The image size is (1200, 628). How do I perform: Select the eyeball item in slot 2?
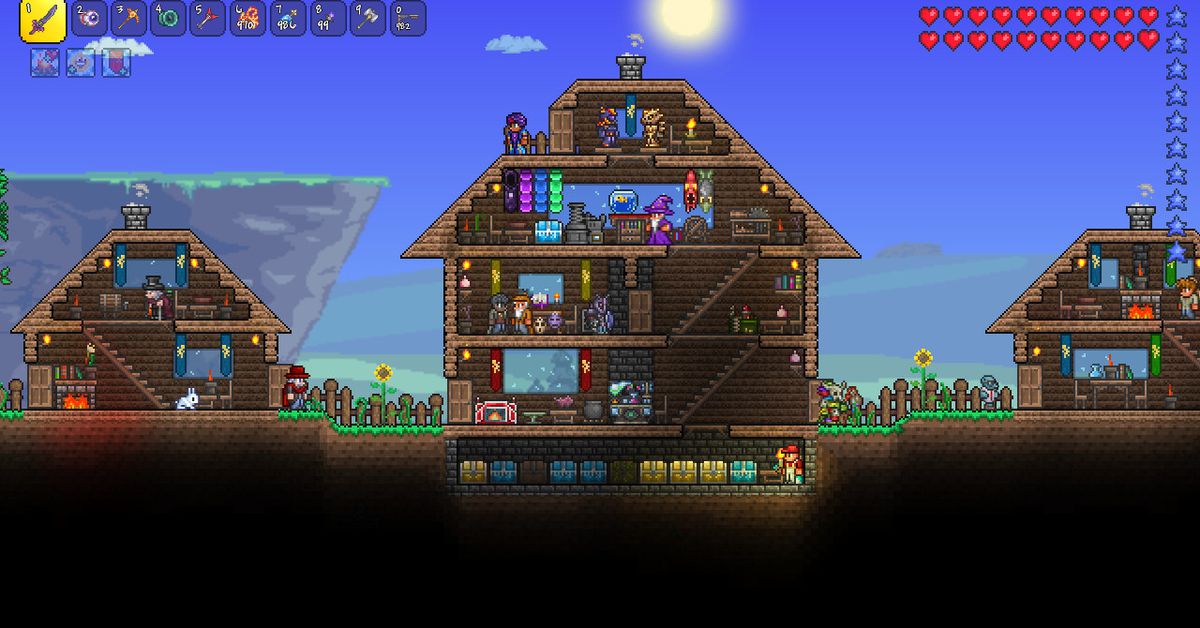point(89,19)
